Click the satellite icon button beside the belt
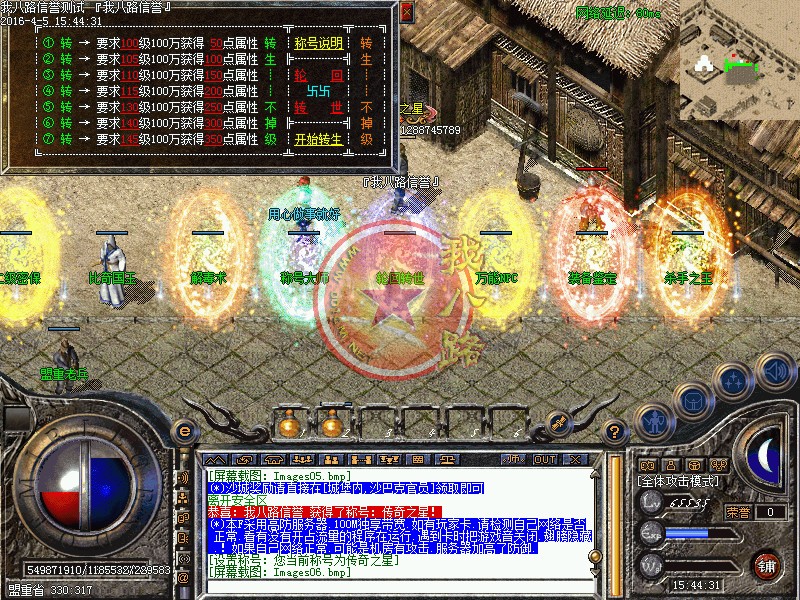 click(559, 425)
